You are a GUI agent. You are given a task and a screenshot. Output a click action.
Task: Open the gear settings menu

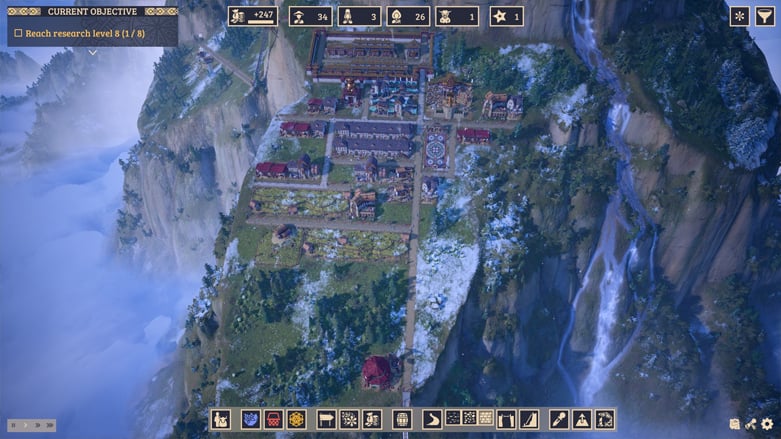point(767,424)
